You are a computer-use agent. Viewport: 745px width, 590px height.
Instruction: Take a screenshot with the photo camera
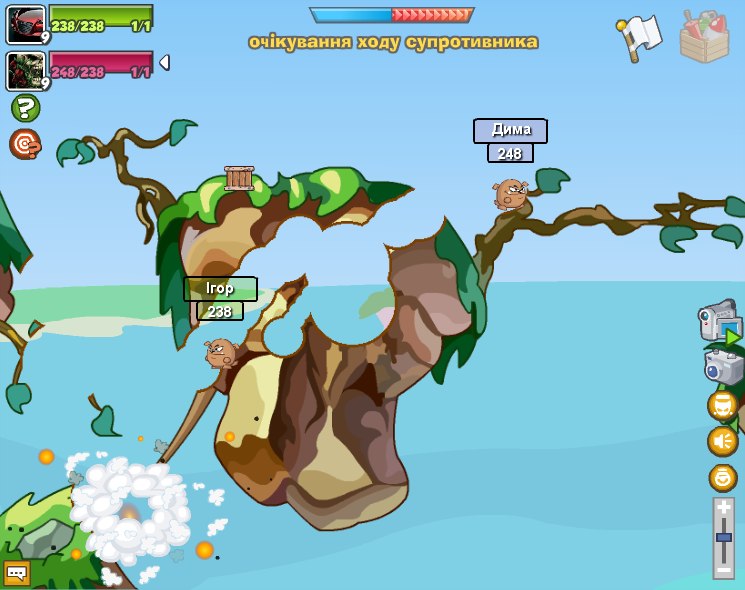point(723,367)
